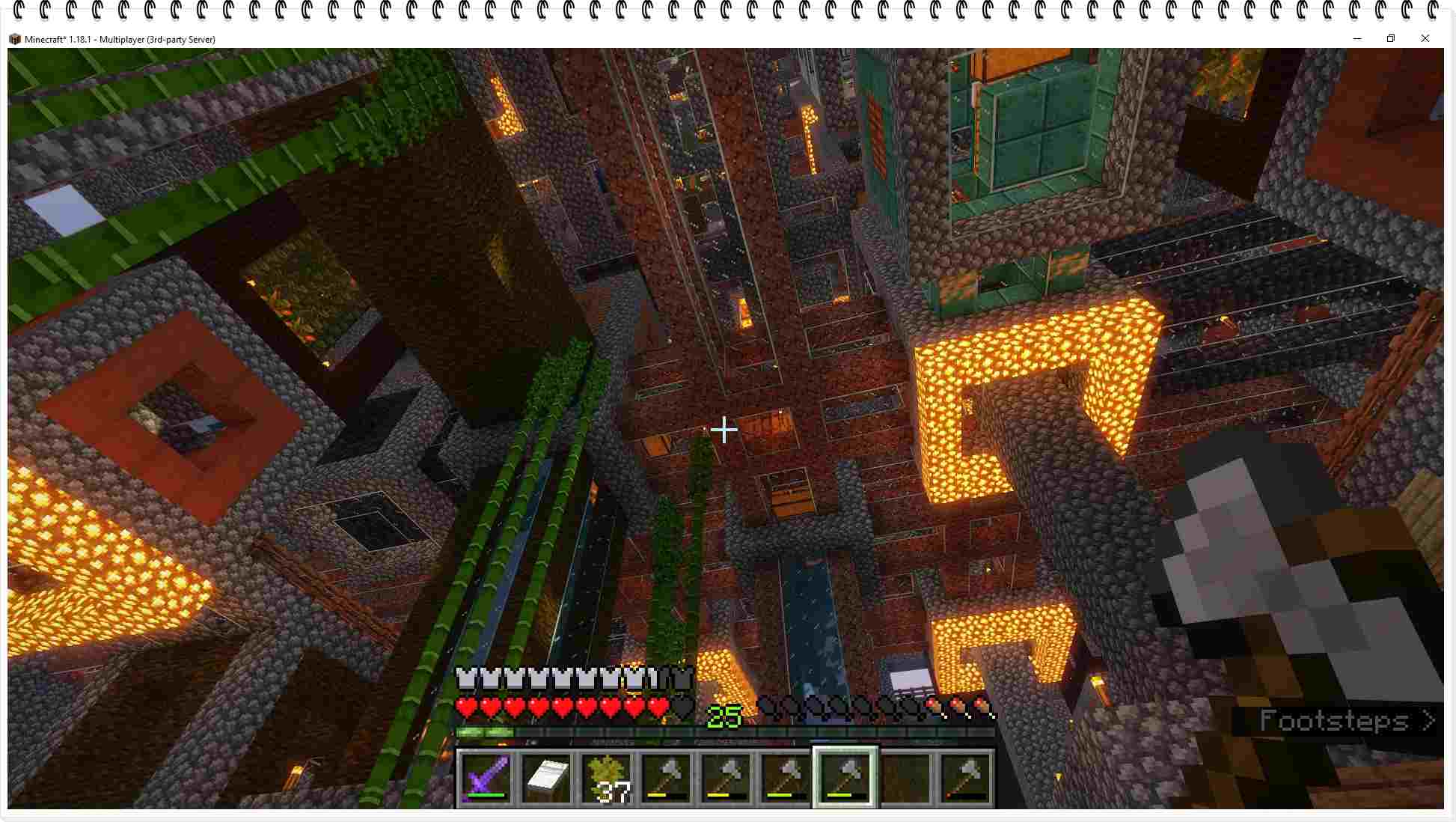Click the leftmost red heart in the health bar
1456x822 pixels.
click(466, 707)
